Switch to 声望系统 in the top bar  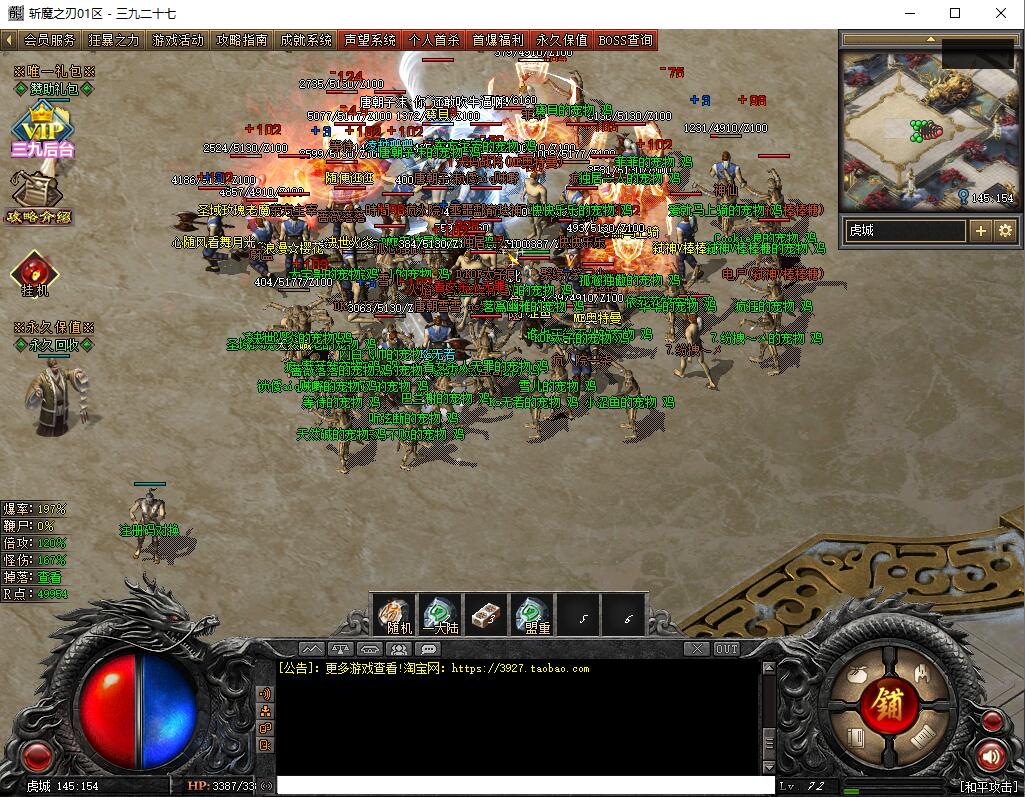369,41
